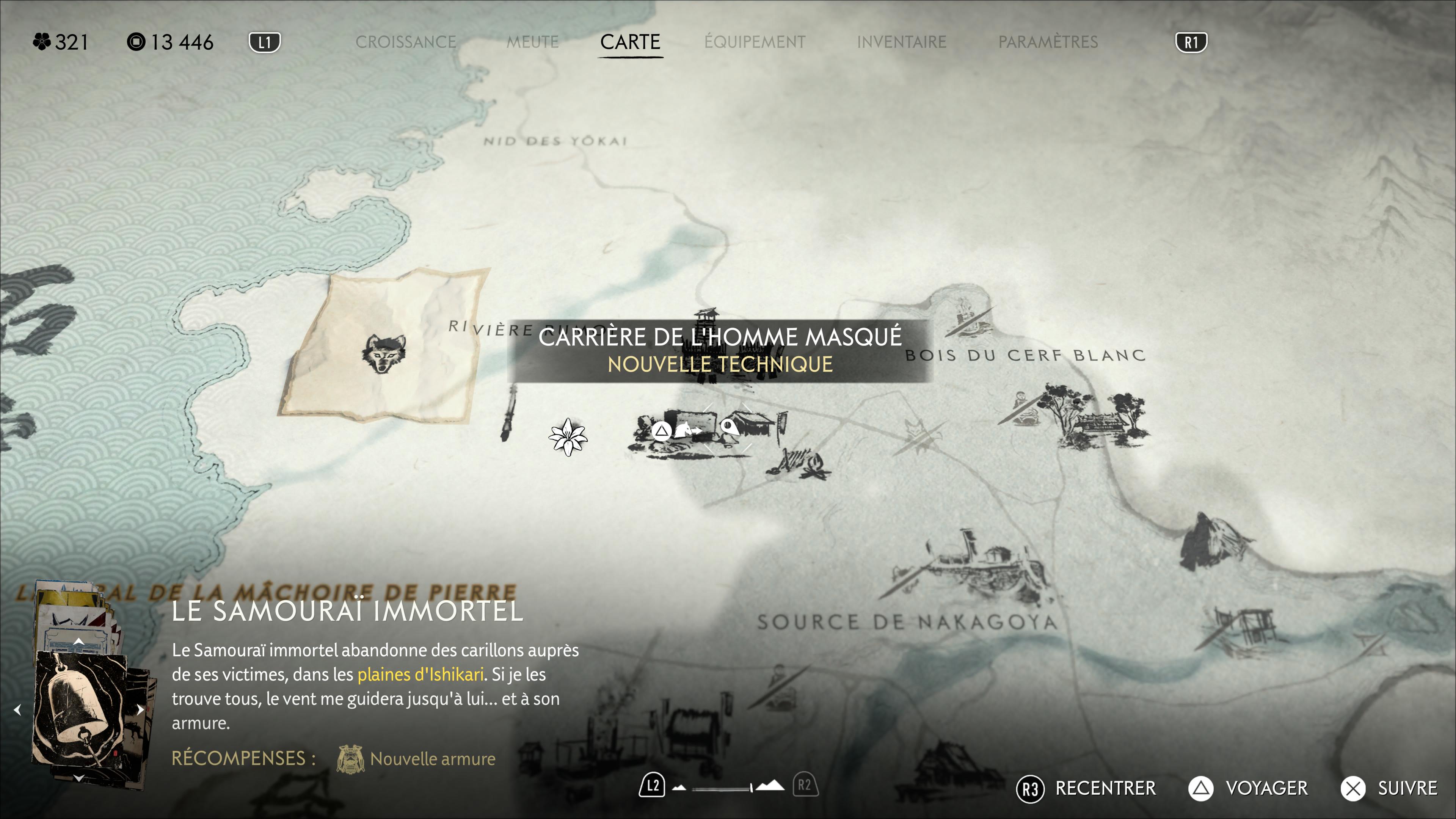Viewport: 1456px width, 819px height.
Task: Switch to the Croissance tab
Action: 406,42
